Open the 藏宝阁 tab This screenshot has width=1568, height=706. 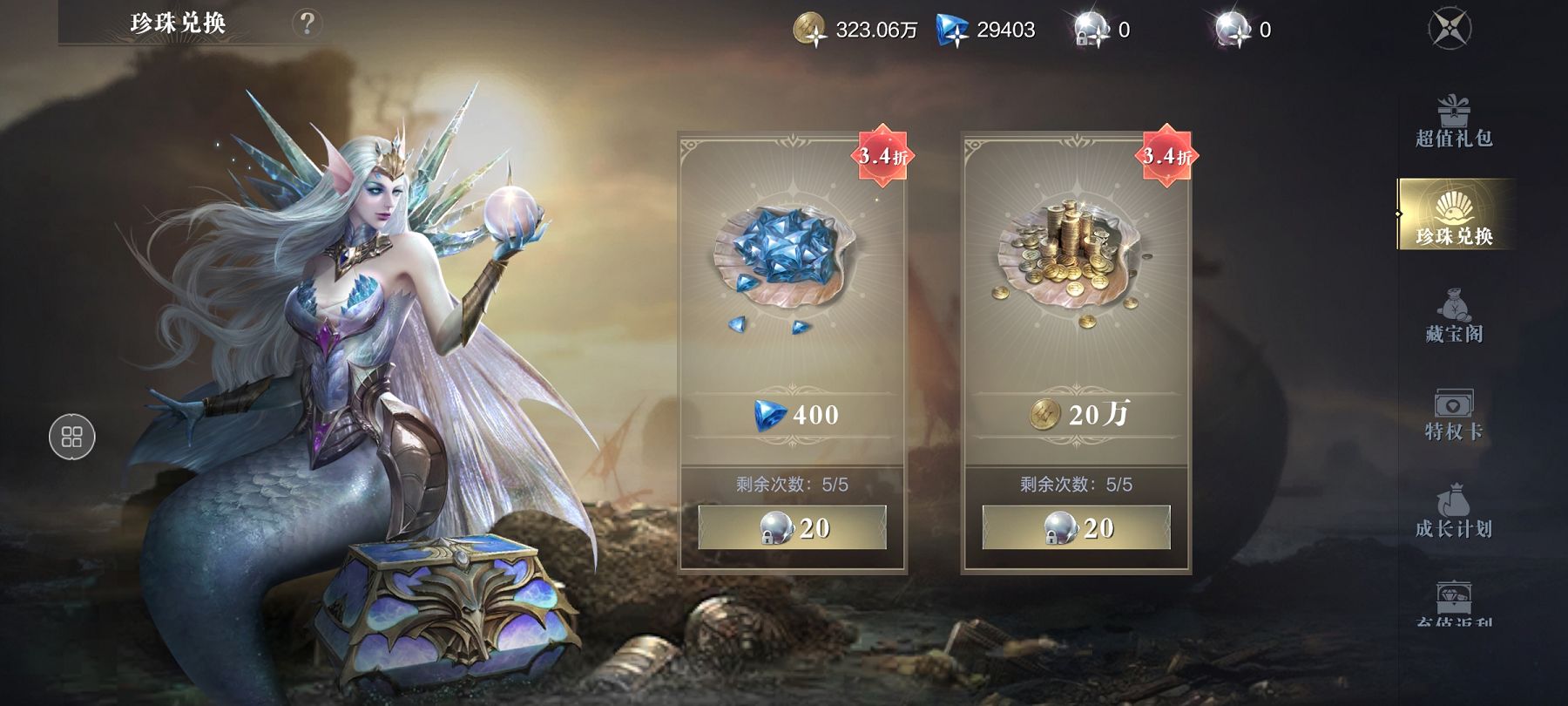1453,317
